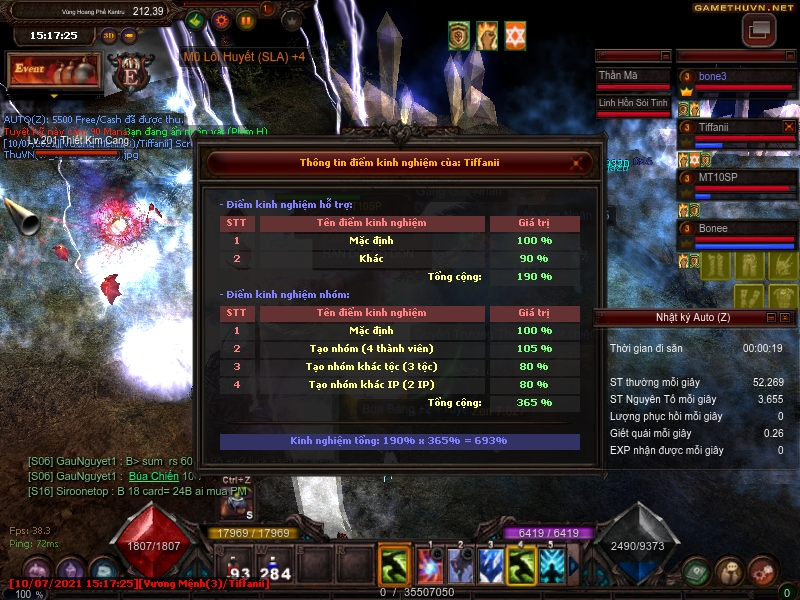Remove Tiffanii with the orange X button

pyautogui.click(x=789, y=128)
